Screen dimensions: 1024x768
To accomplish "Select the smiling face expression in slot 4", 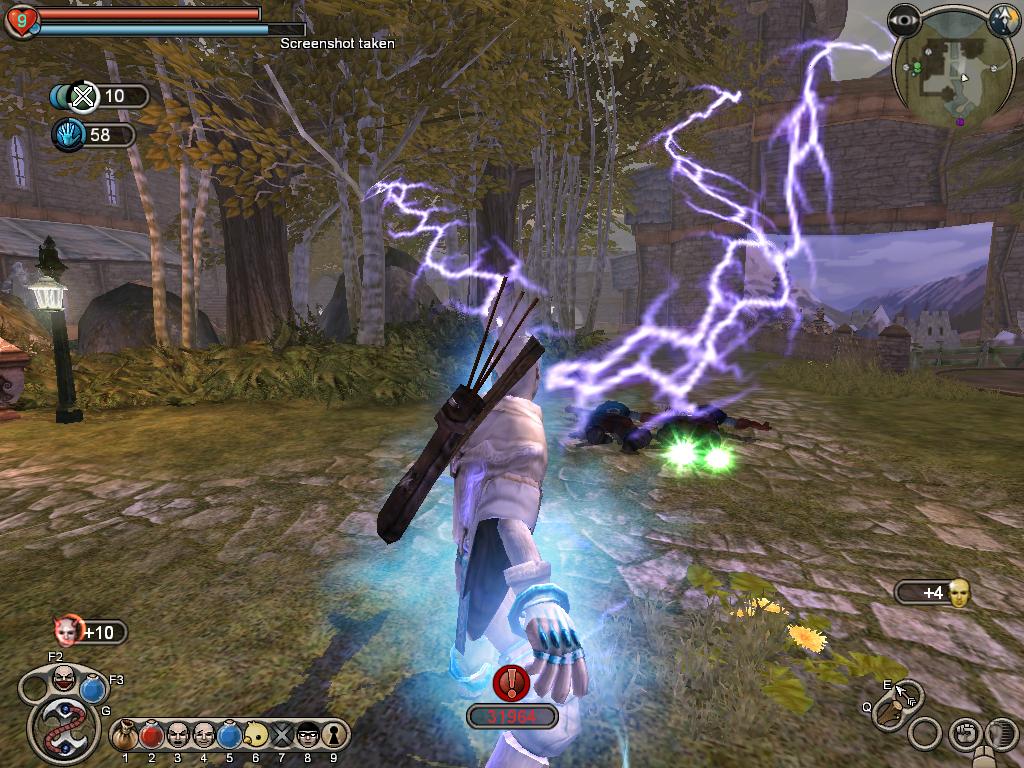I will 204,736.
